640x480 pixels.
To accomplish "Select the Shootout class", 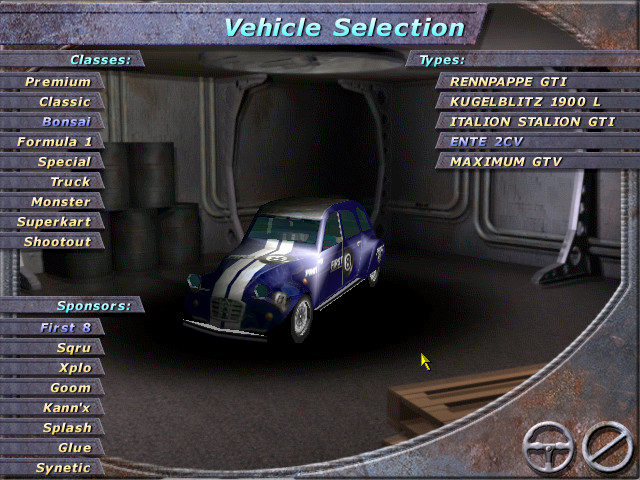I will 58,242.
